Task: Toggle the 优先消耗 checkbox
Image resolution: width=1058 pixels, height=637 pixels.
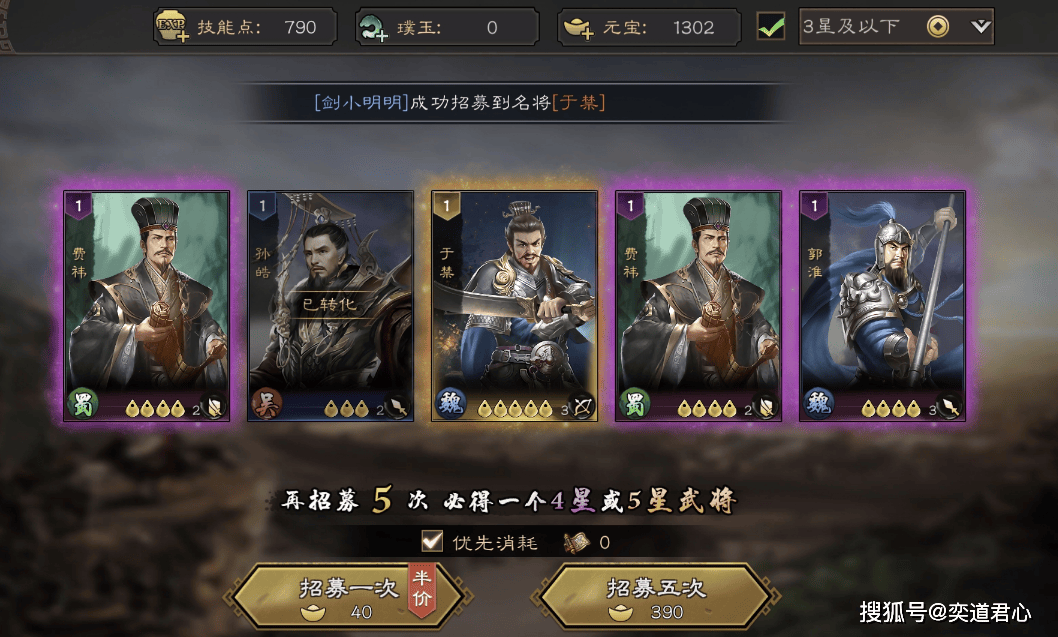Action: [x=432, y=542]
